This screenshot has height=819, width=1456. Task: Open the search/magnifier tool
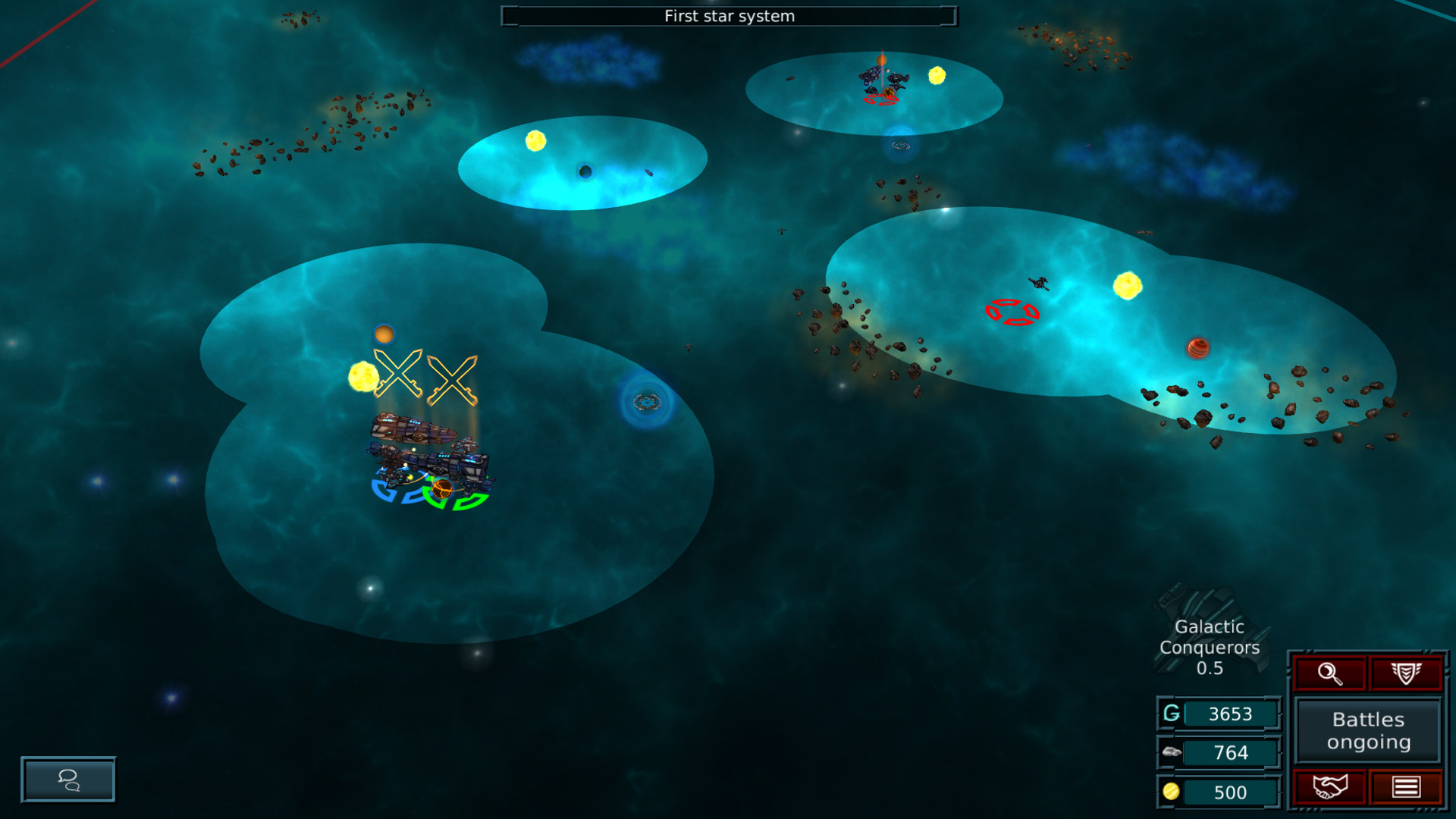pyautogui.click(x=1329, y=672)
